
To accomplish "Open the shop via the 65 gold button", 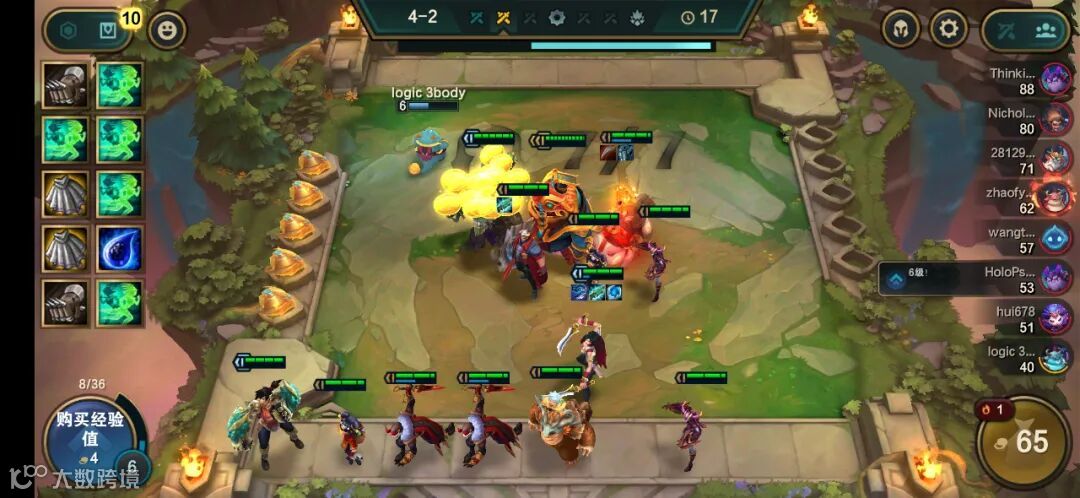I will 1021,442.
